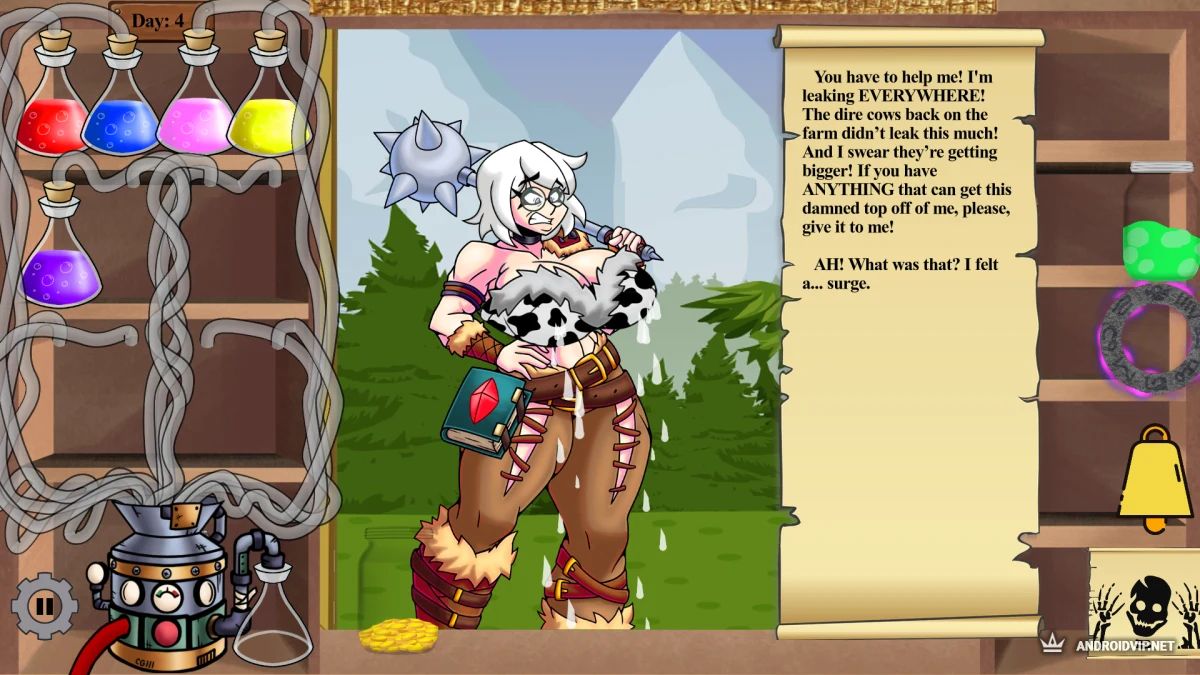Open the skull poison scroll
This screenshot has height=675, width=1200.
coord(1144,604)
